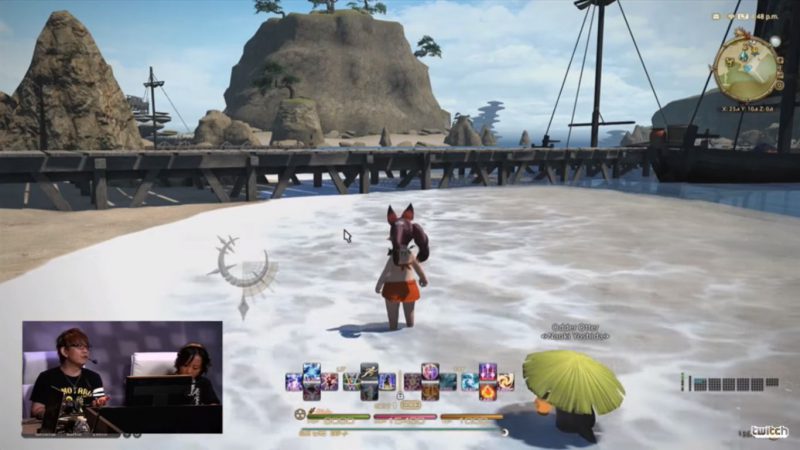Screen dimensions: 800x450
Task: Select the blue swirl hotbar ability
Action: point(470,381)
